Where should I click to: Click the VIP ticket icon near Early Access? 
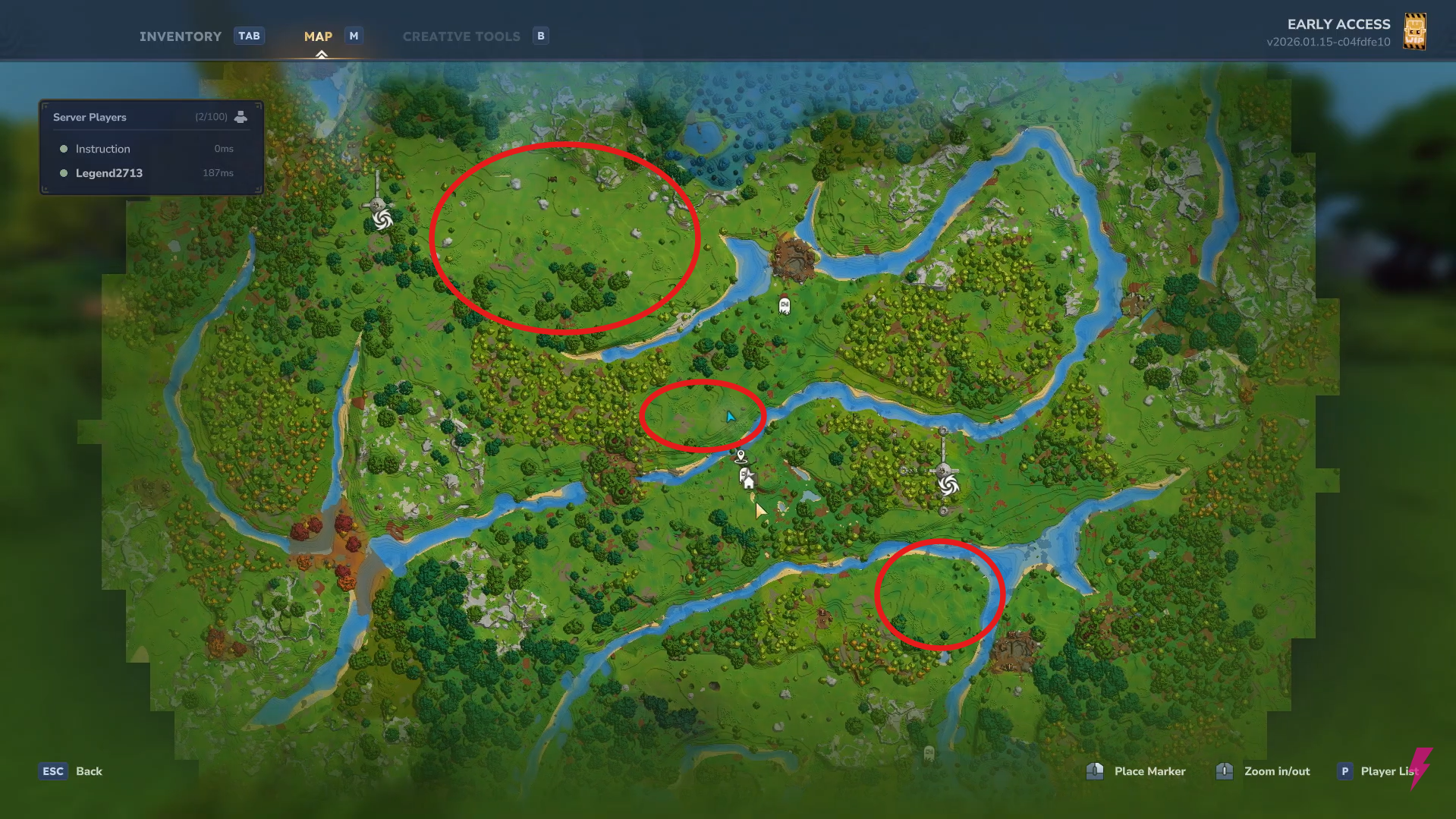[x=1416, y=31]
